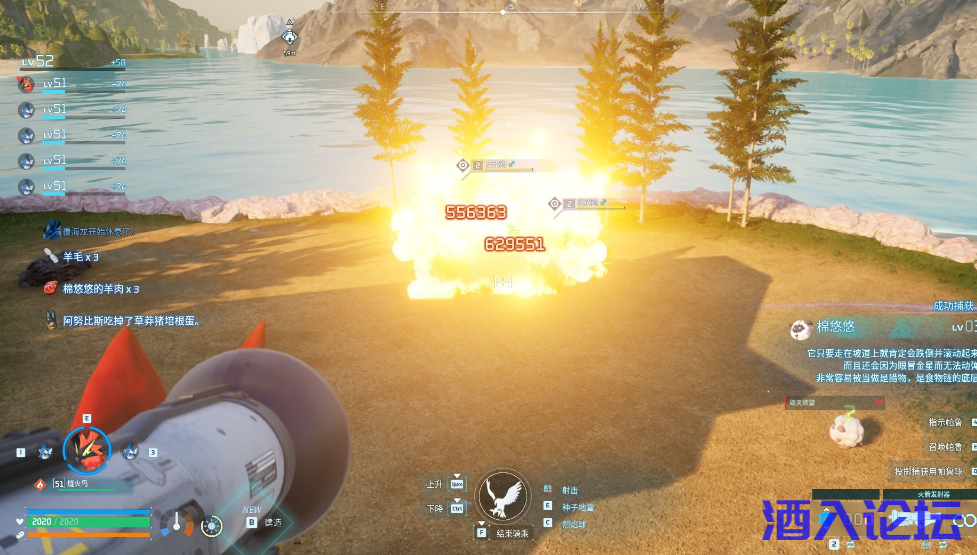Select the 射击 skill entry
The height and width of the screenshot is (555, 977).
(x=569, y=489)
